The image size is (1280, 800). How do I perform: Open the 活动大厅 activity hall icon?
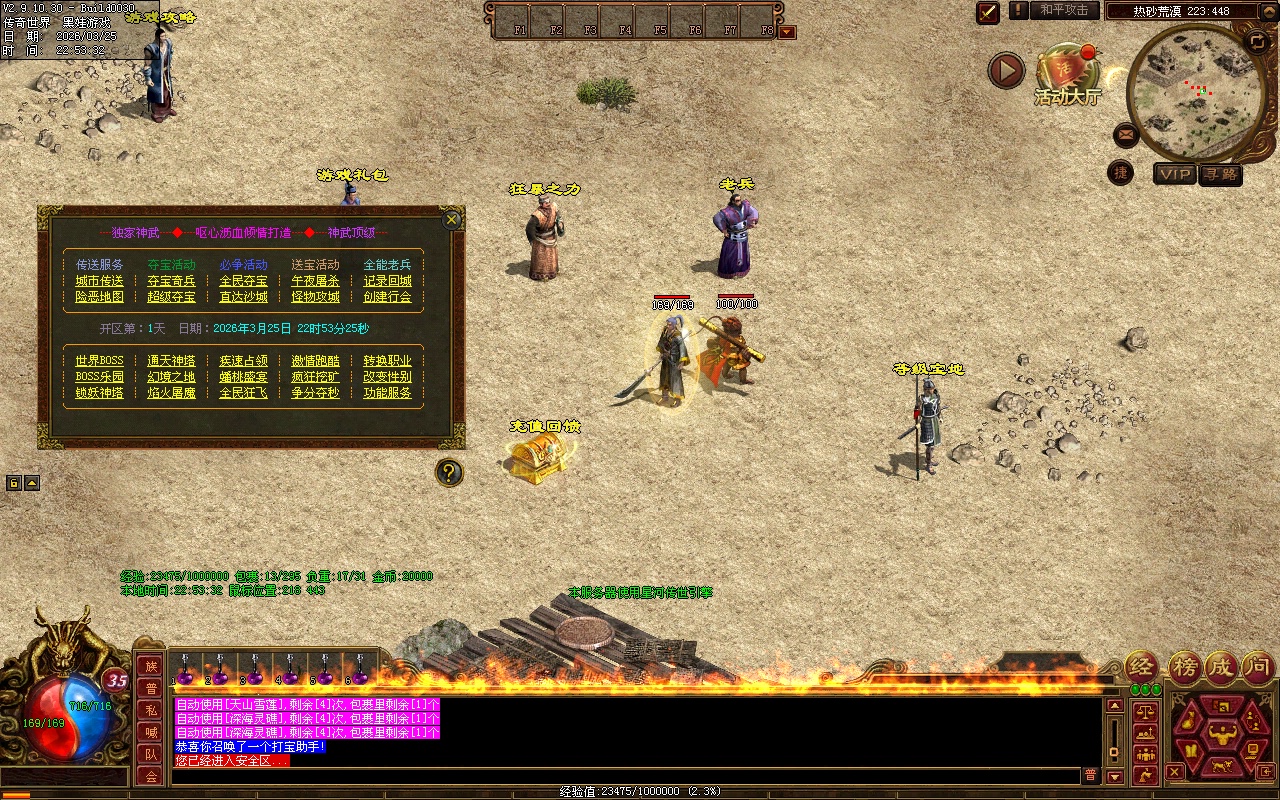pyautogui.click(x=1067, y=75)
